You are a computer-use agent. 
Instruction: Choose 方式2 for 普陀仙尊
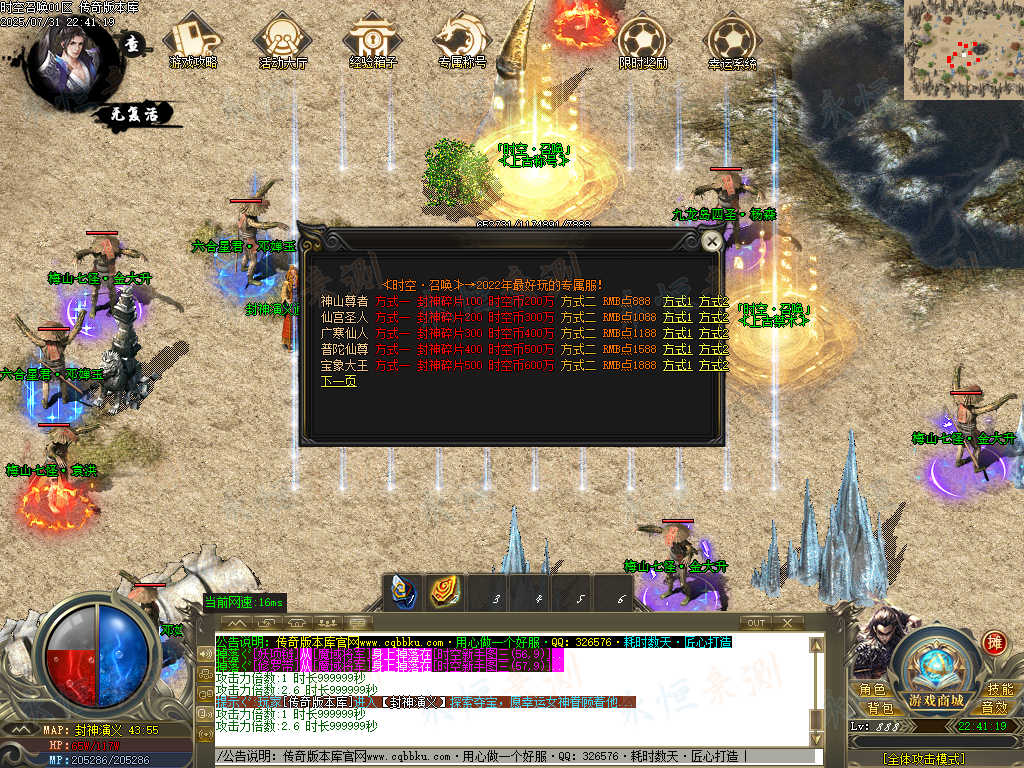click(x=713, y=349)
